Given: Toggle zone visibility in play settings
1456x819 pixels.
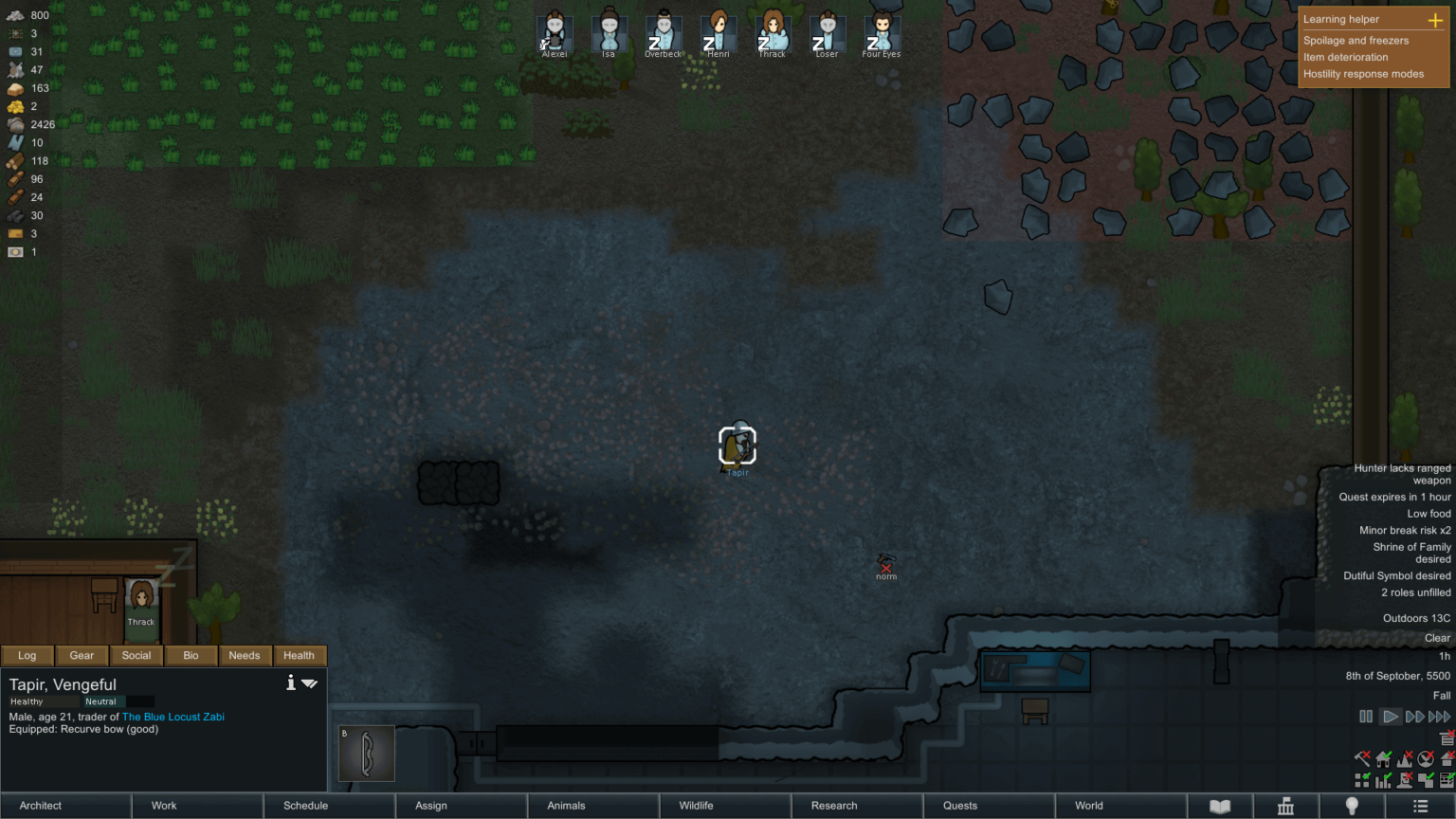Looking at the screenshot, I should [x=1426, y=780].
